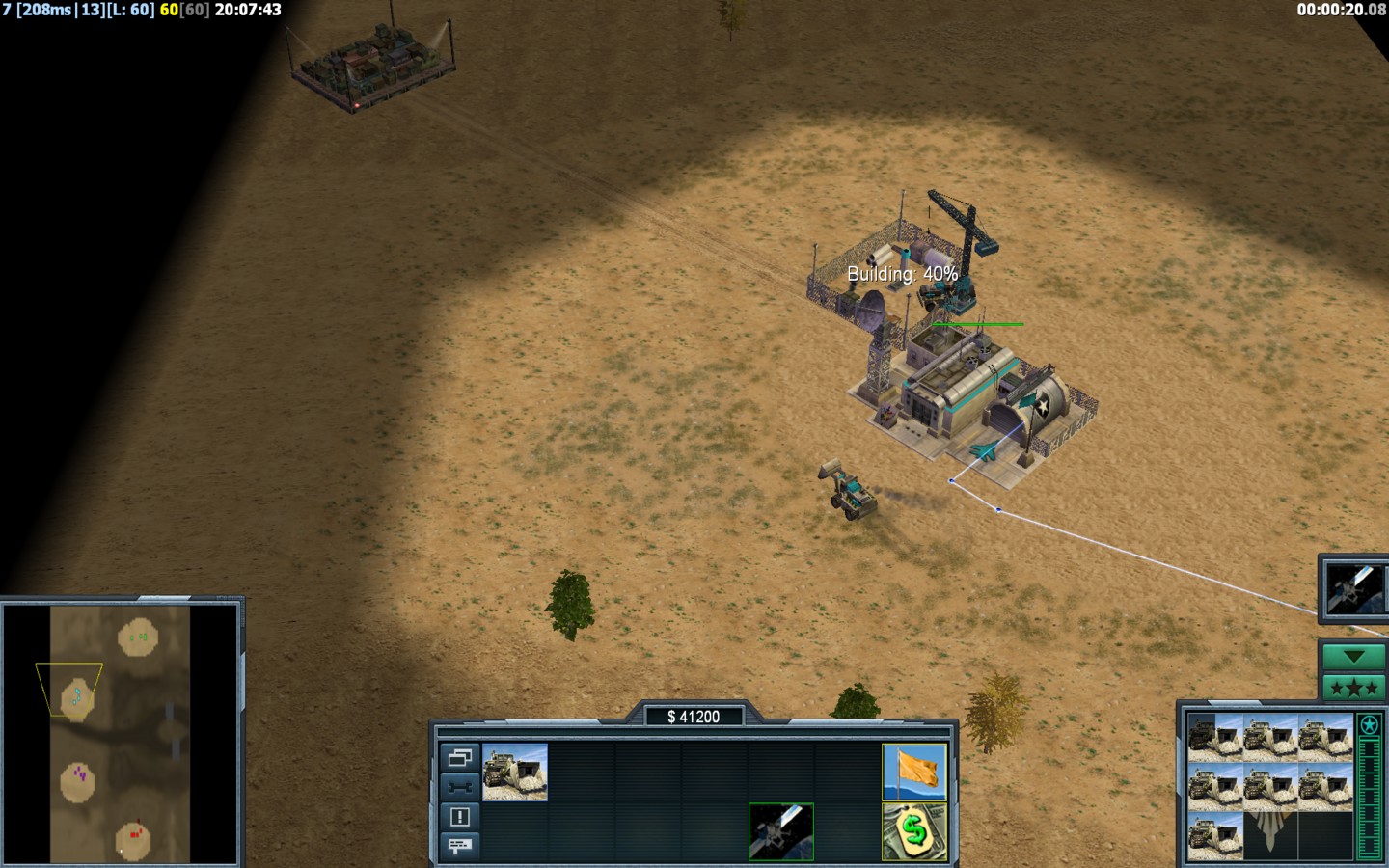Click the overlapping windows icon button
Image resolution: width=1389 pixels, height=868 pixels.
pos(459,757)
